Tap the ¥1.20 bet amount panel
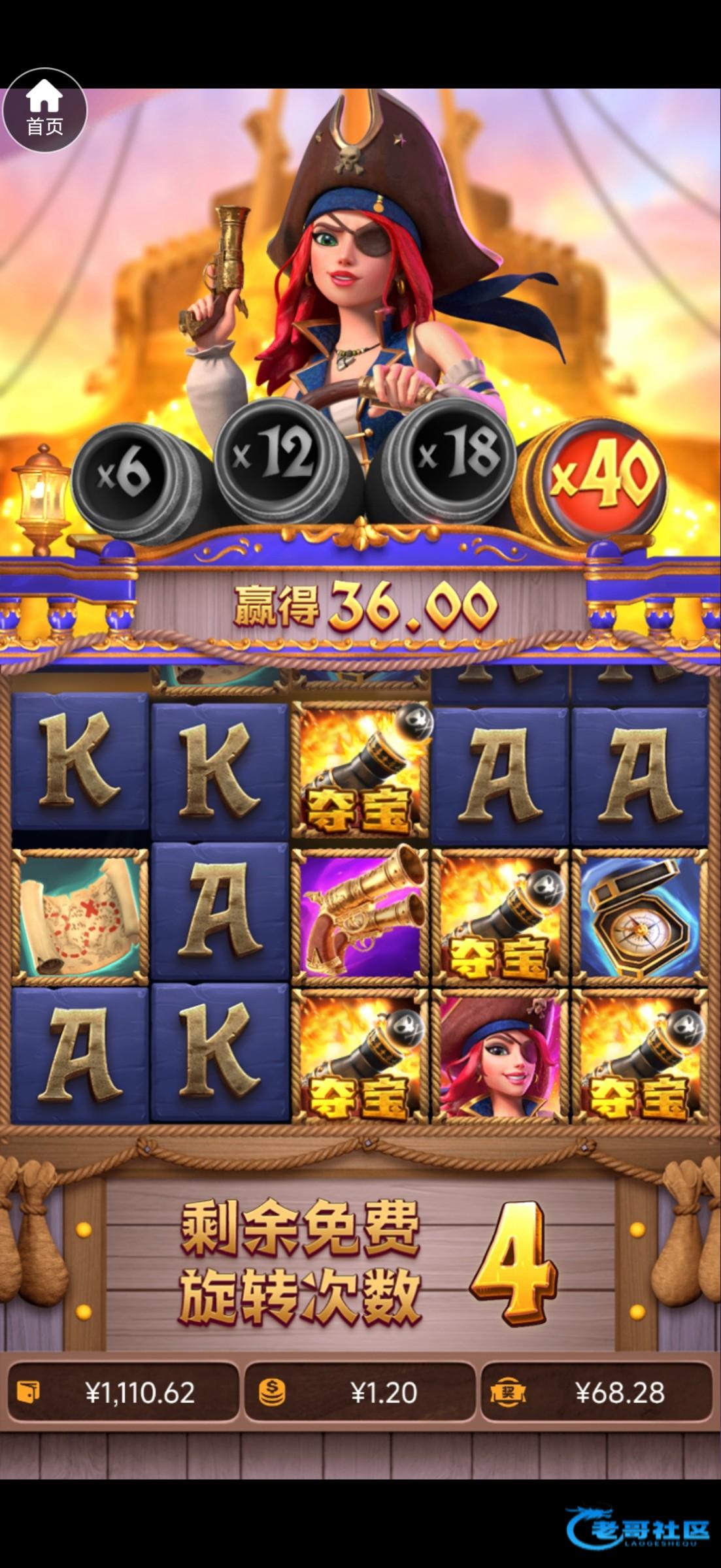 [x=360, y=1393]
